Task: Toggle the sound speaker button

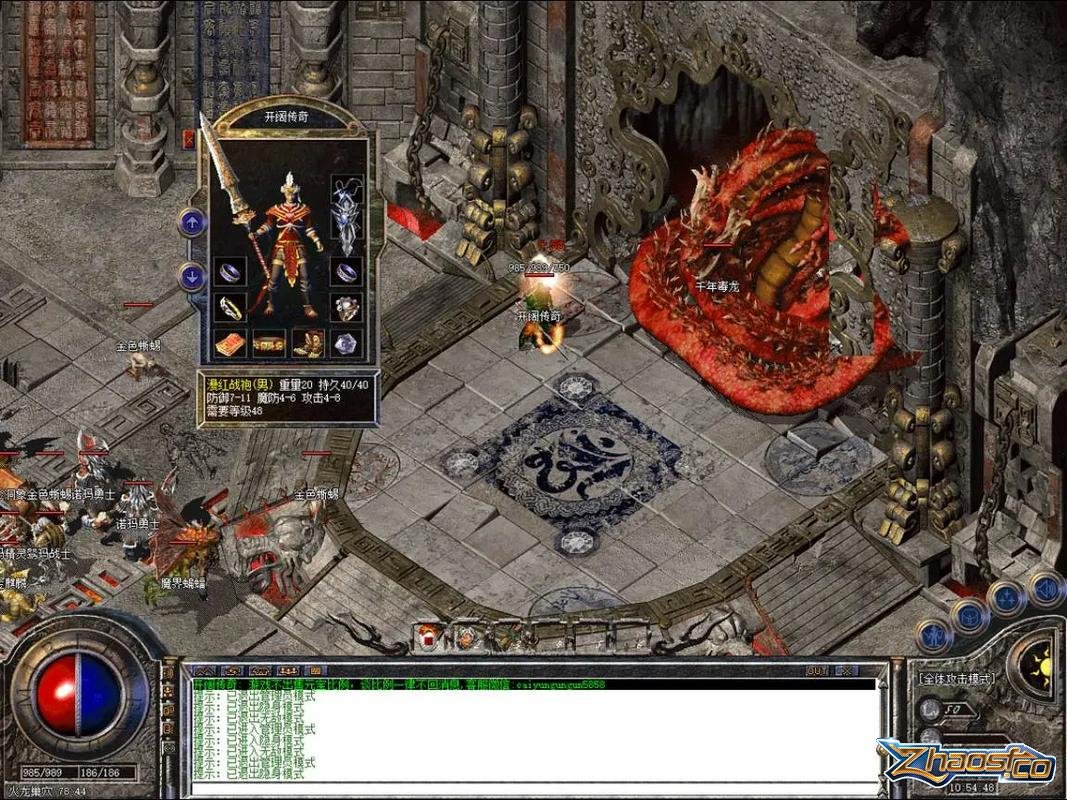Action: point(1046,588)
